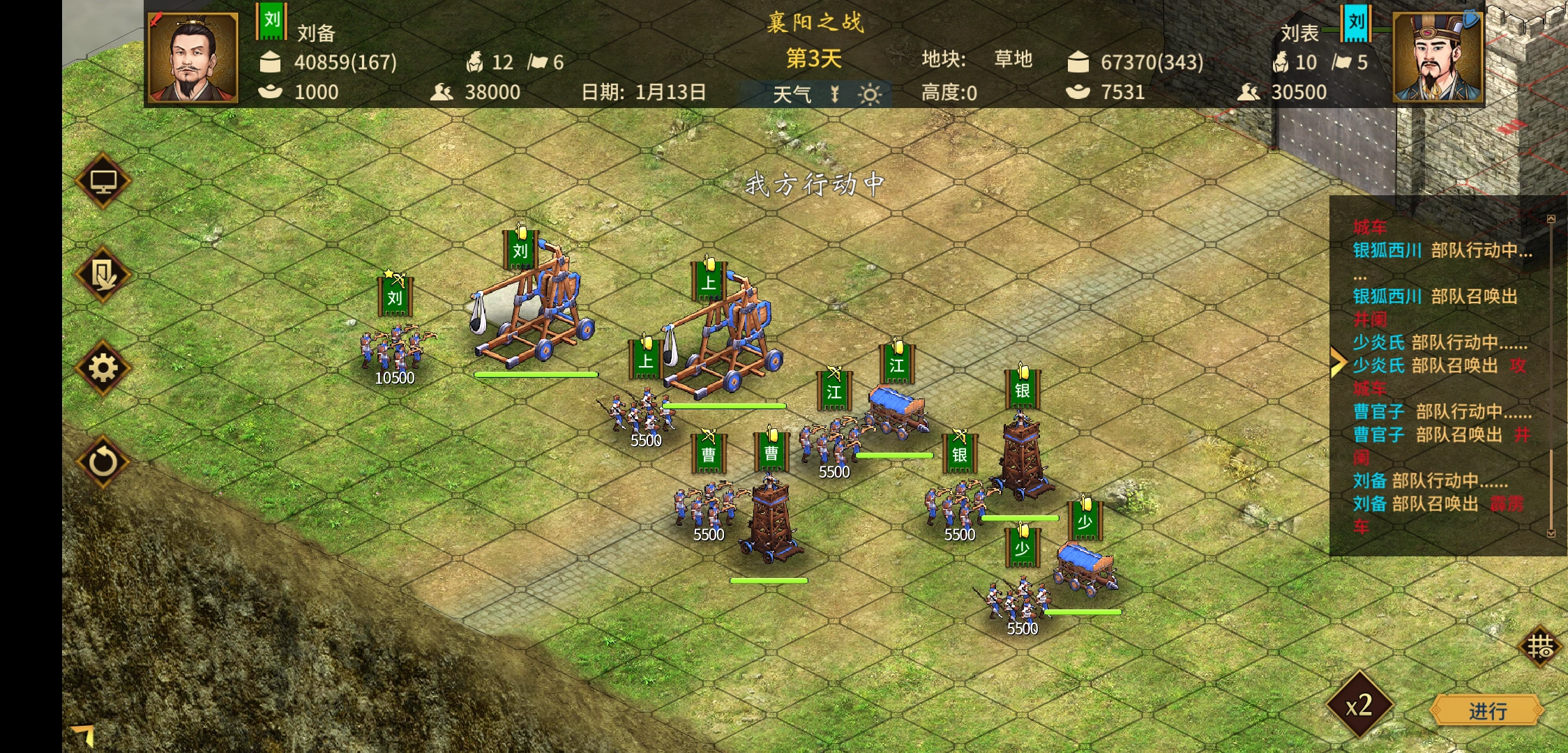Click the corner arrow at bottom left
The height and width of the screenshot is (753, 1568).
(84, 735)
